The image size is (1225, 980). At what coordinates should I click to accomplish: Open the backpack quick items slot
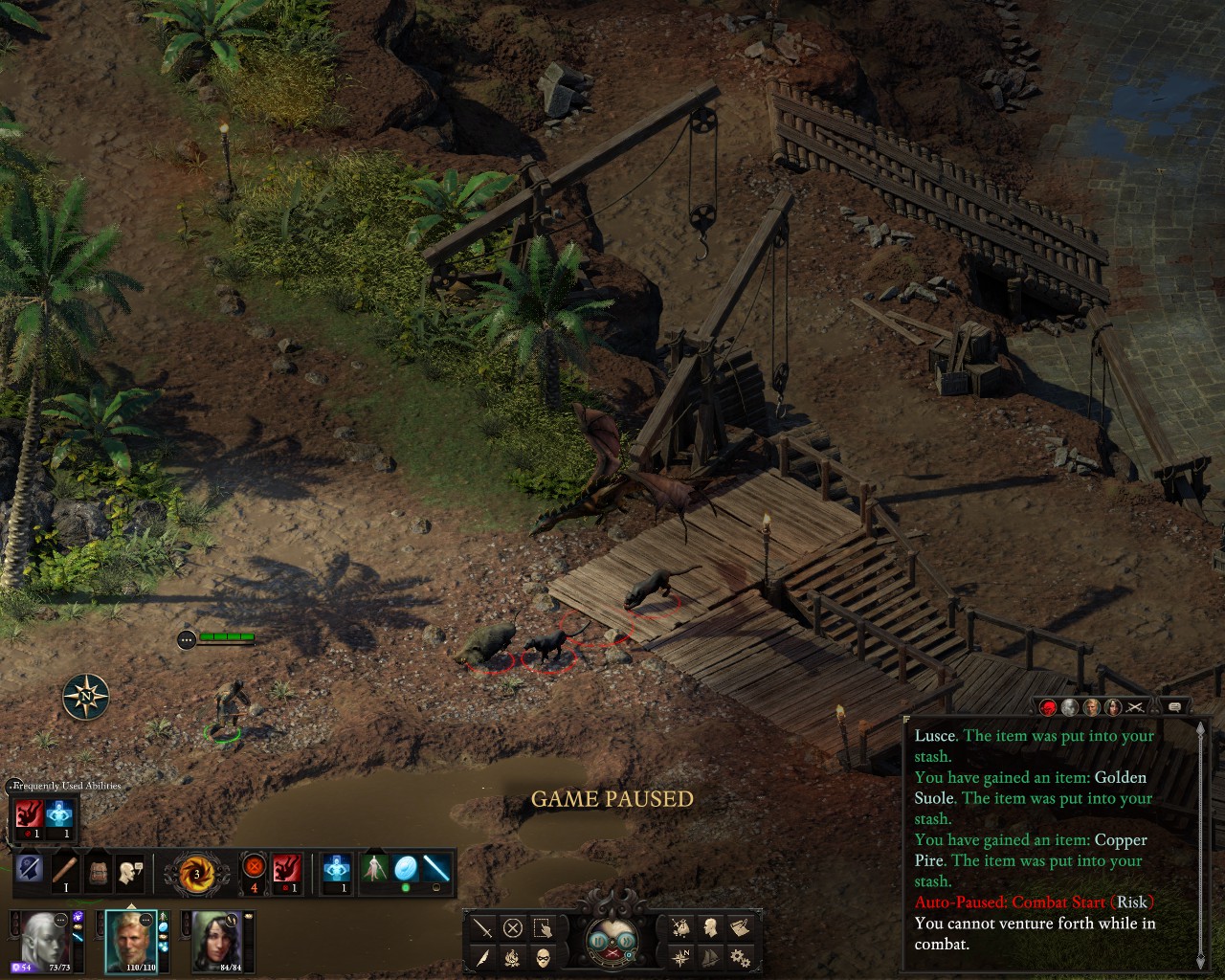(96, 871)
